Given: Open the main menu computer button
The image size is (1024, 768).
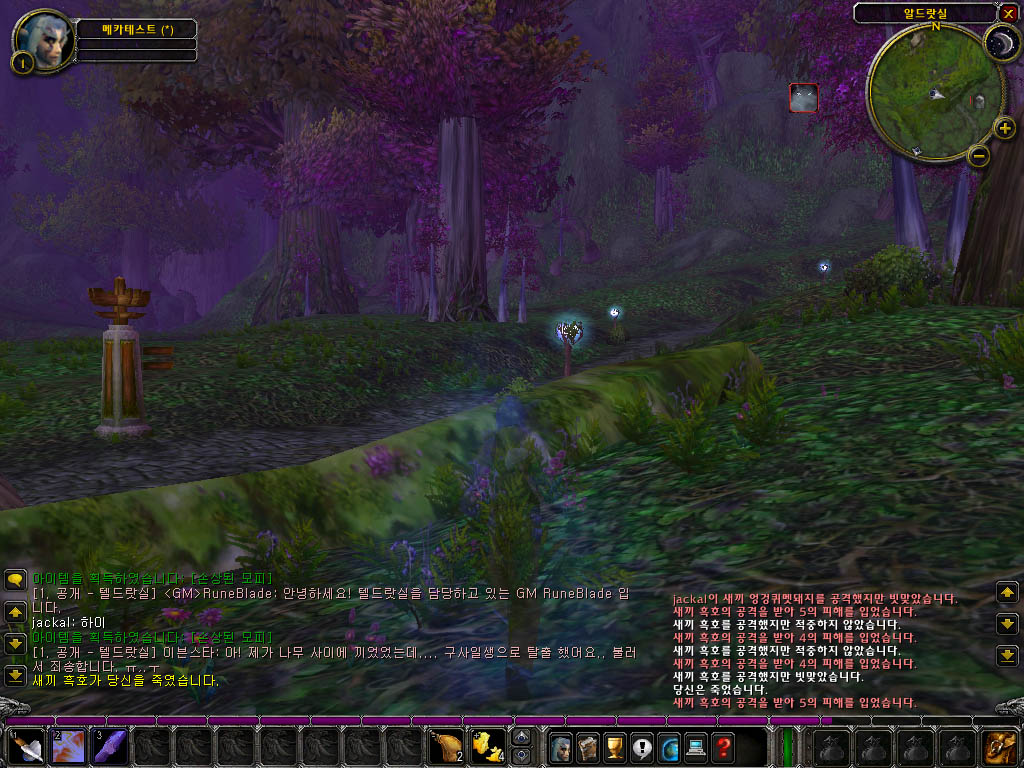Looking at the screenshot, I should (694, 747).
